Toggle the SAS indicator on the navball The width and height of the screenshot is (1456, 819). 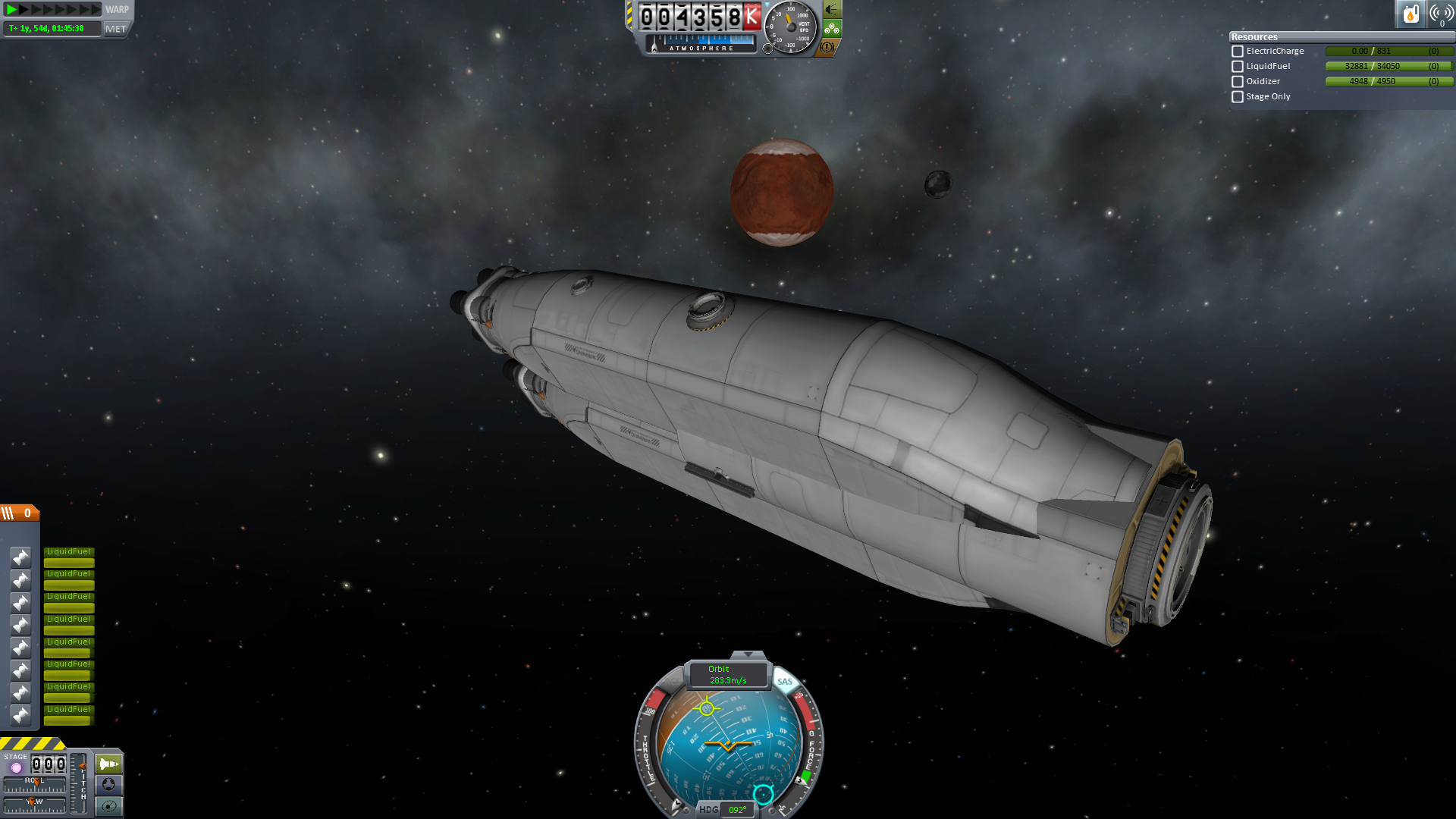[x=784, y=681]
